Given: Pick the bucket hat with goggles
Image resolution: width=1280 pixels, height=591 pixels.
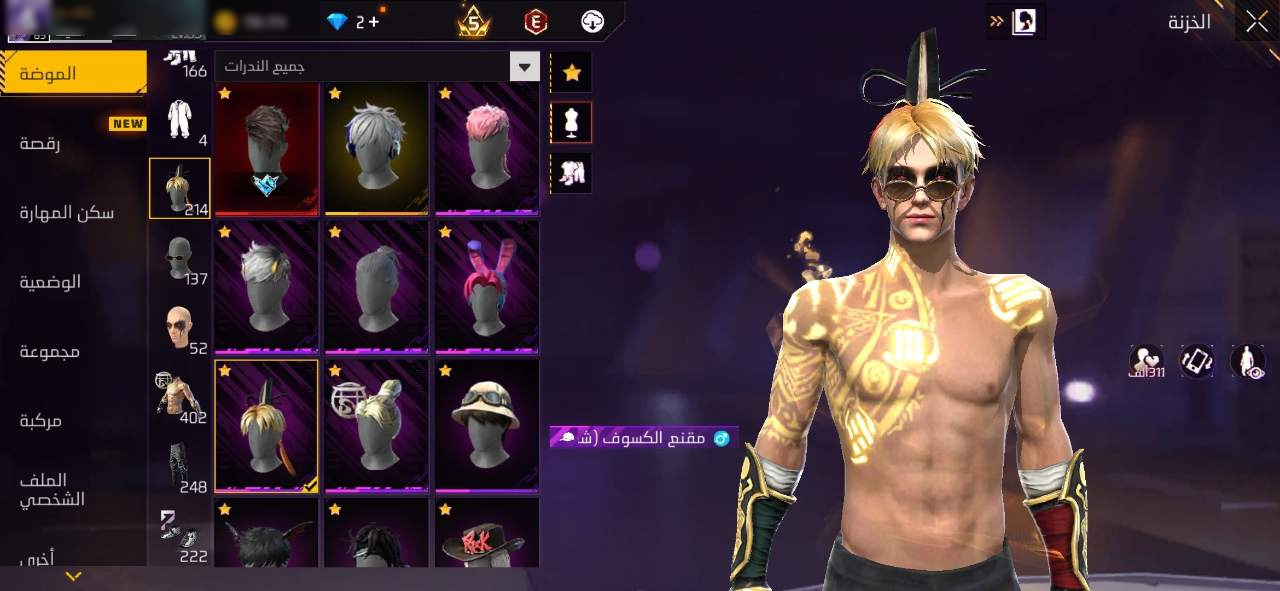Looking at the screenshot, I should pos(487,425).
